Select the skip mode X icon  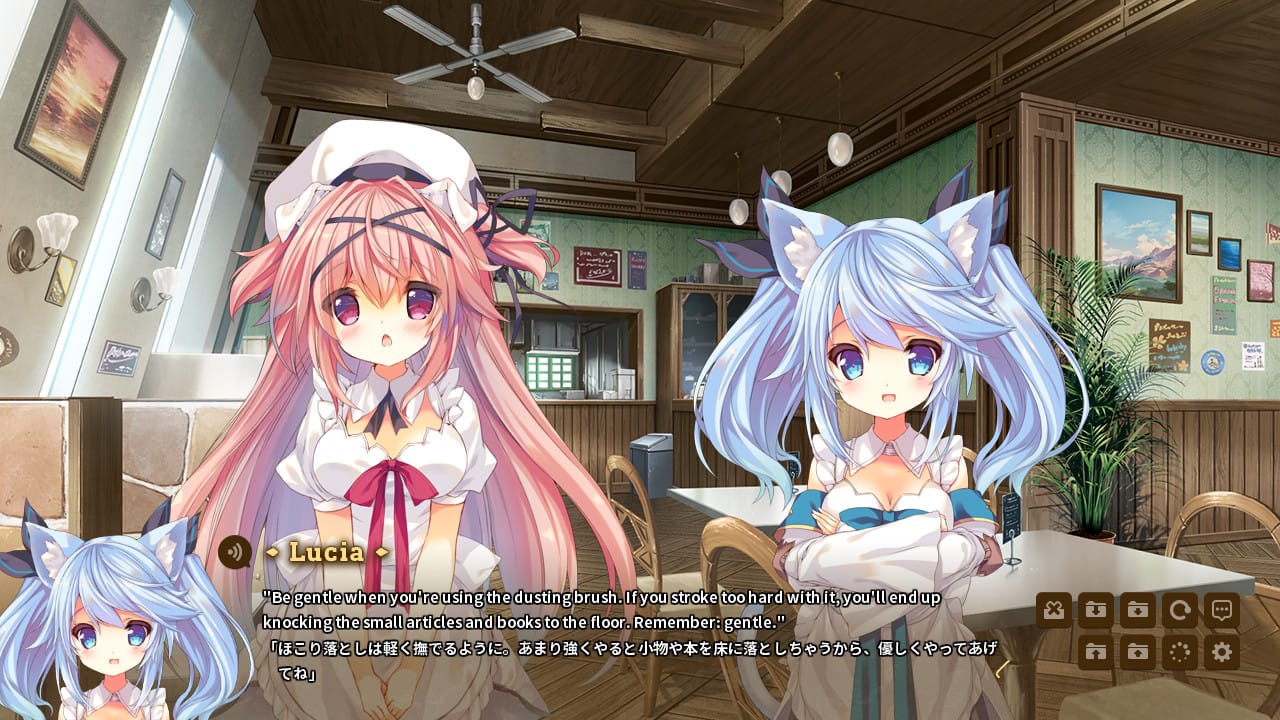coord(1053,610)
